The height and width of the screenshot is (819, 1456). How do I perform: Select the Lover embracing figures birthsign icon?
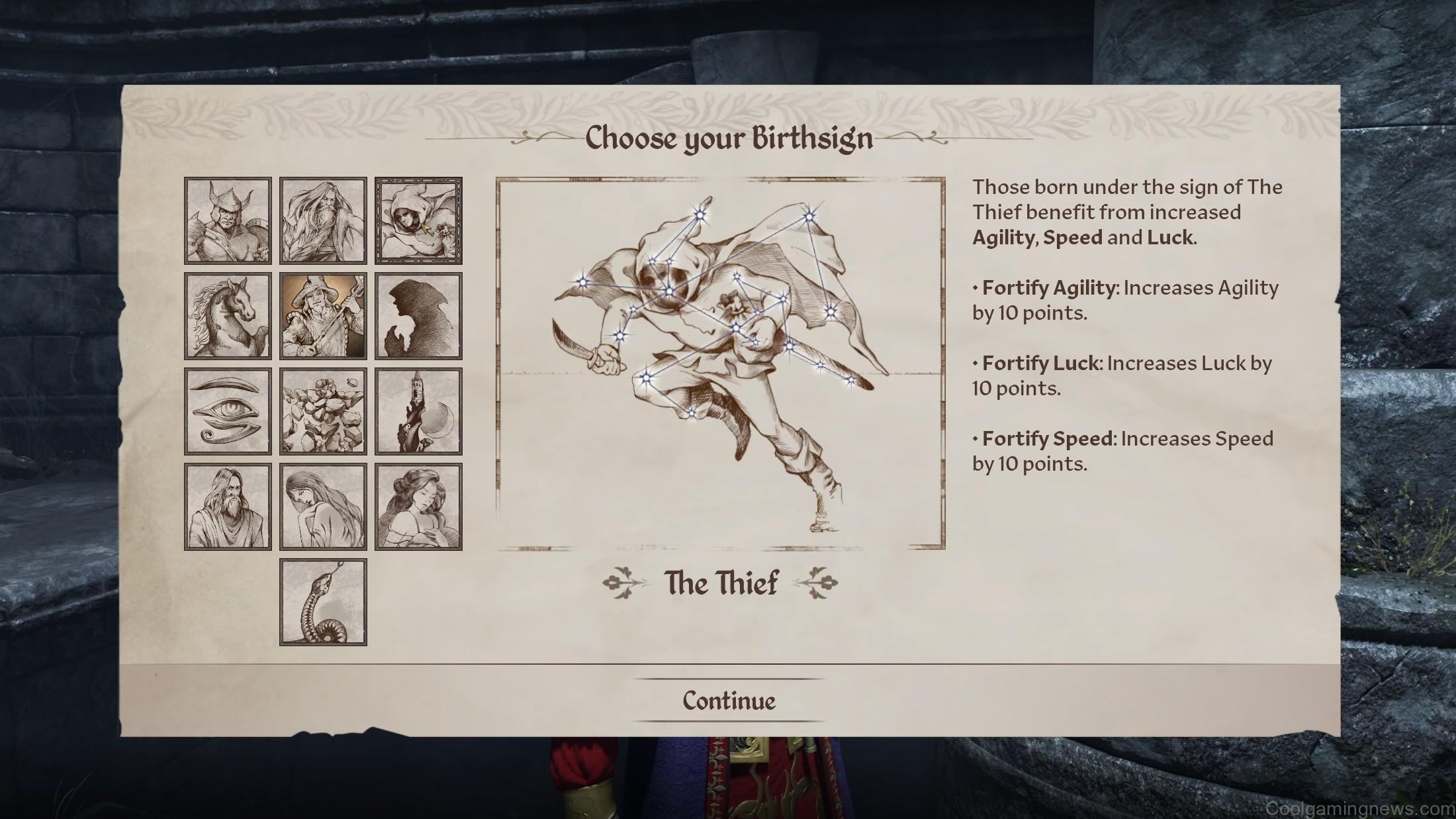[x=418, y=505]
